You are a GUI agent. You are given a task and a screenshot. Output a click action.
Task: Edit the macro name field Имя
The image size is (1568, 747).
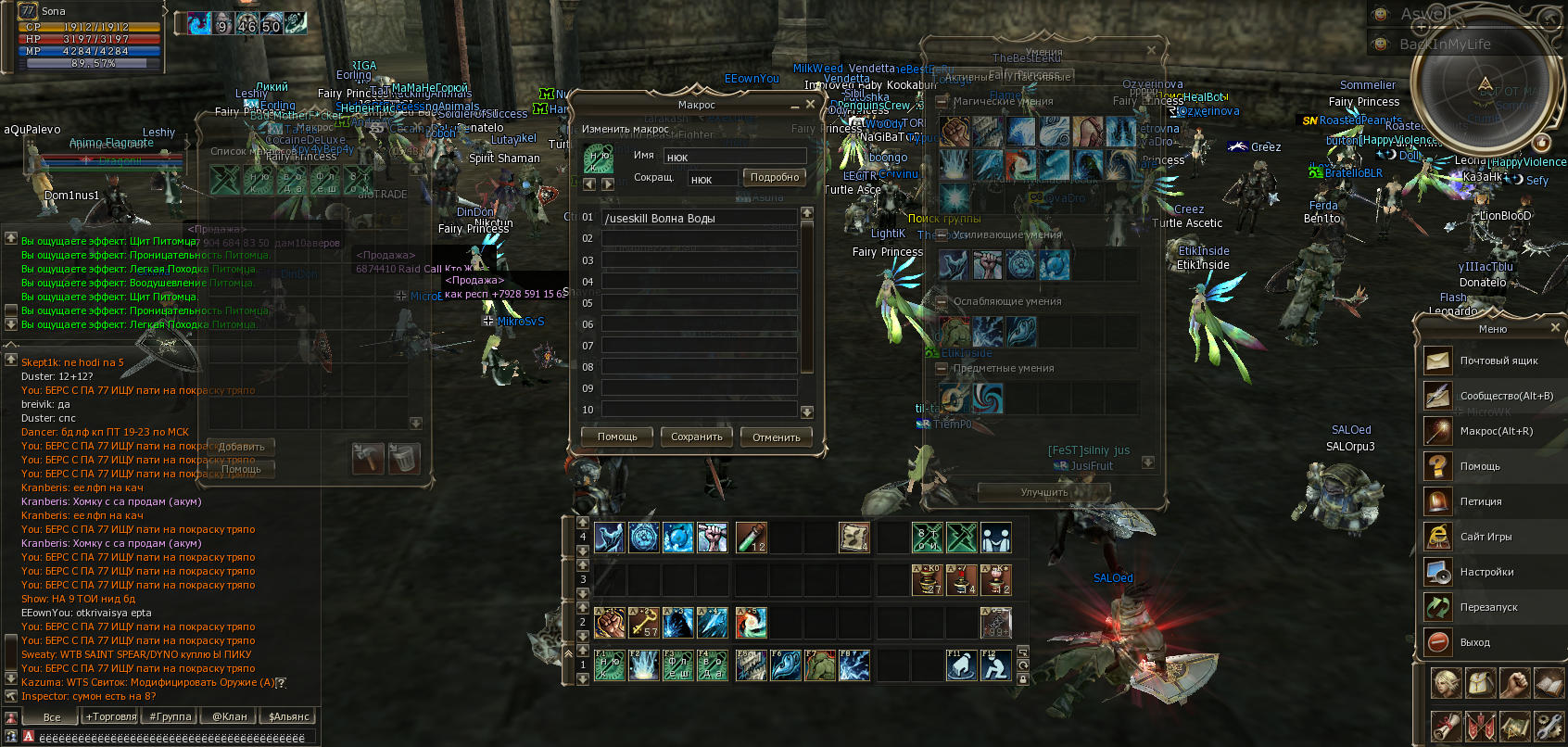point(735,157)
